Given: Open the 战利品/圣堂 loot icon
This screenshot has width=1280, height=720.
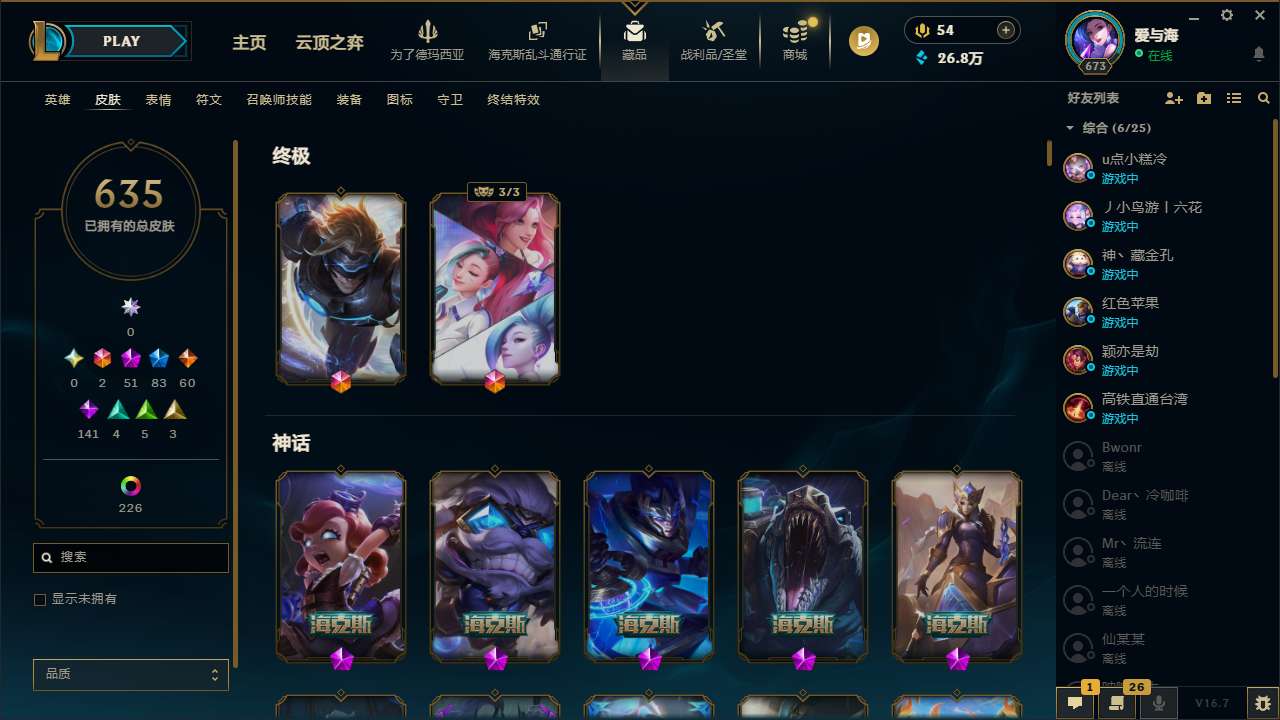Looking at the screenshot, I should pyautogui.click(x=713, y=33).
